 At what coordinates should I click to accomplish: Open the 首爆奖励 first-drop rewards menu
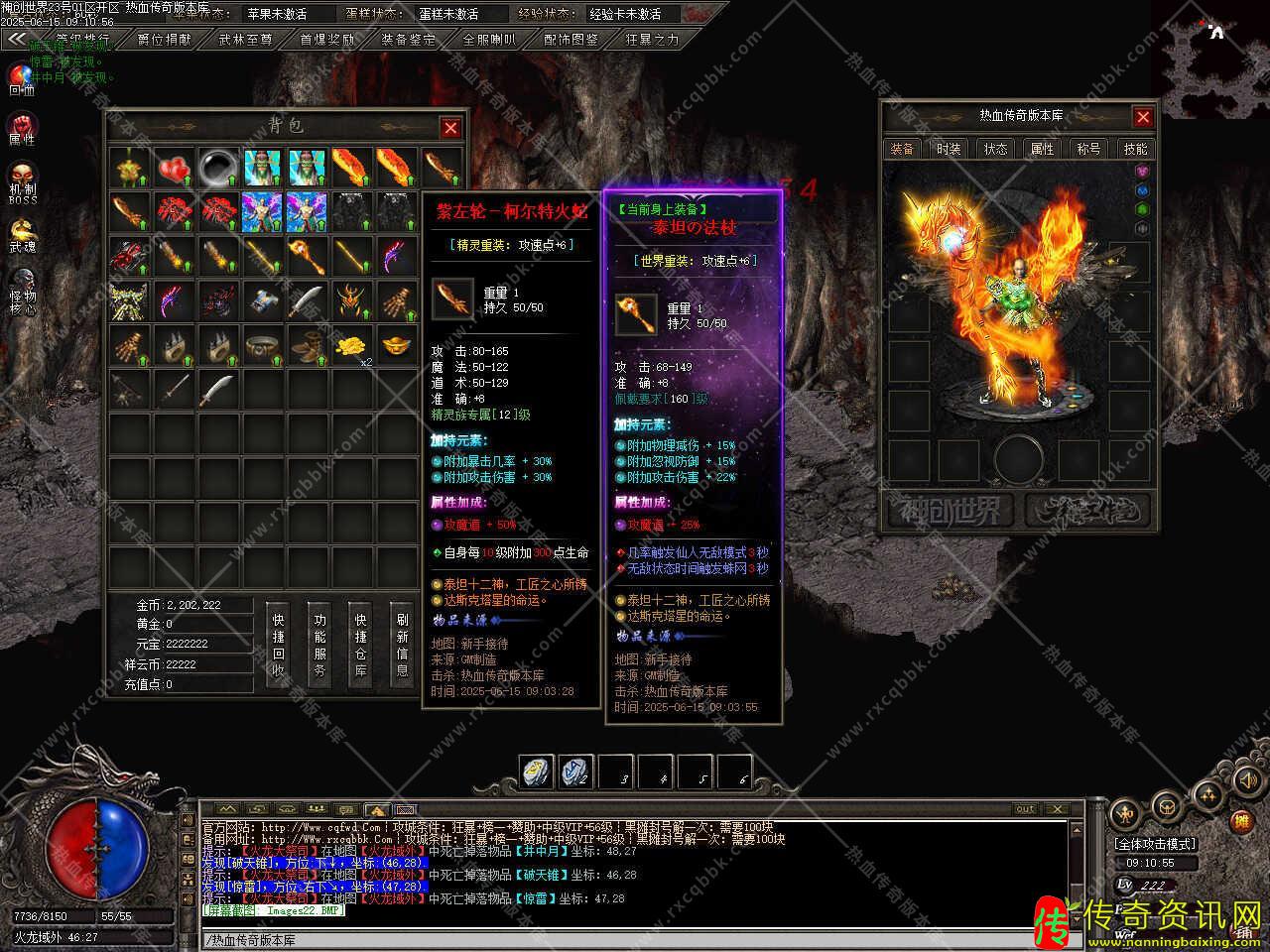coord(326,40)
